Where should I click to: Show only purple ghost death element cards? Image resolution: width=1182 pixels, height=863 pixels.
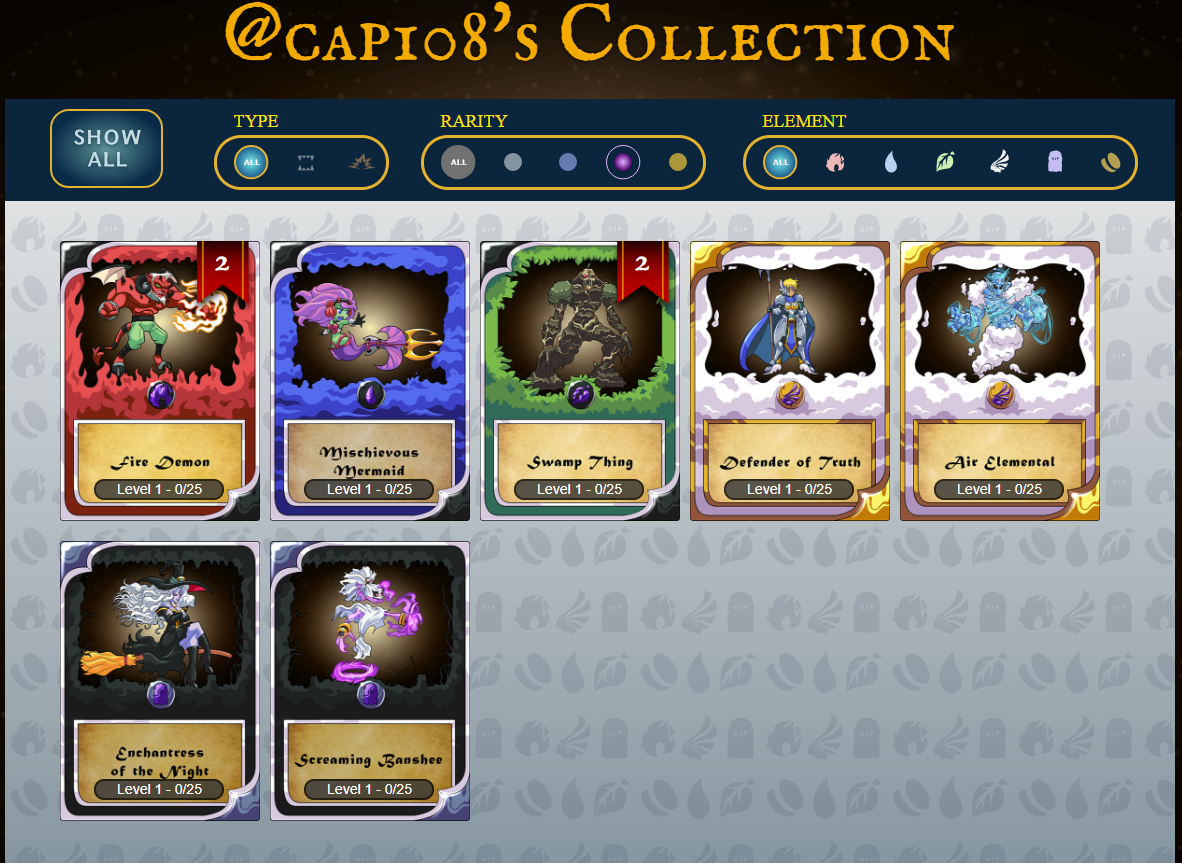coord(1055,162)
